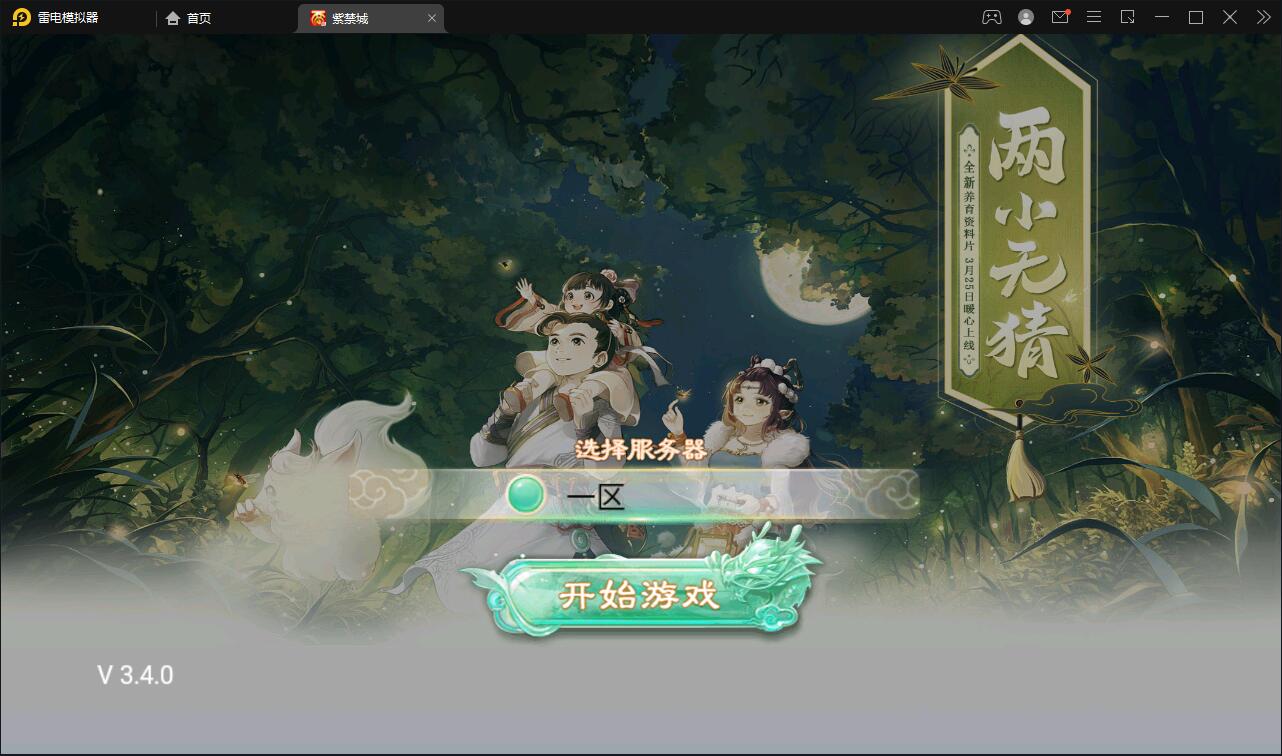This screenshot has height=756, width=1282.
Task: Open the hamburger menu in the title bar
Action: (1093, 17)
